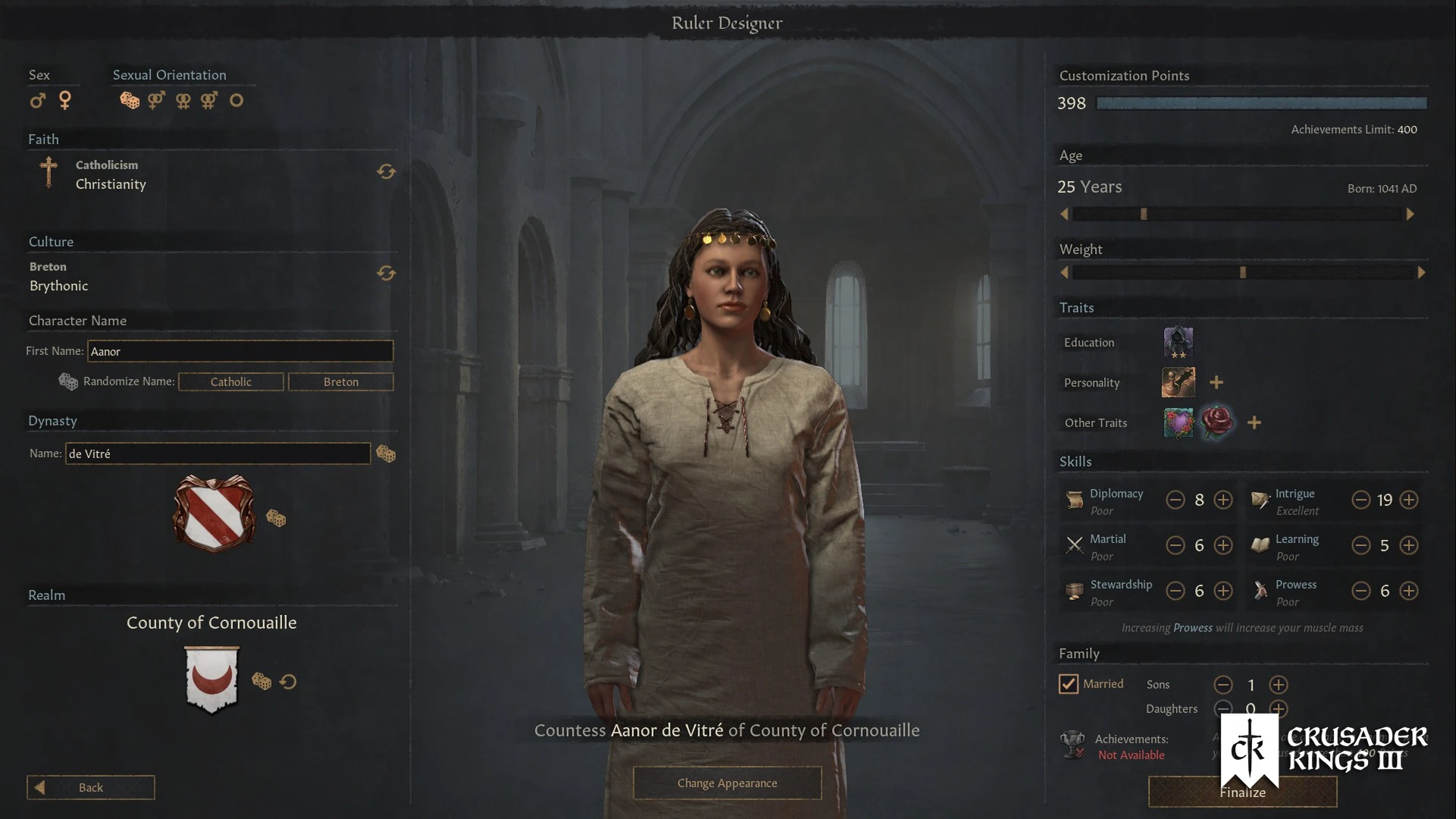Edit the Dynasty Name field
1456x819 pixels.
218,453
